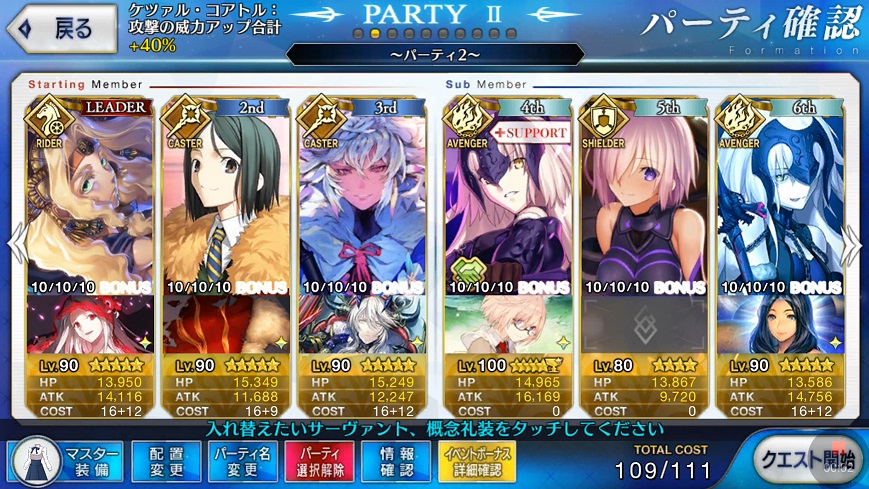Select the SUPPORT Avenger in 4th slot
This screenshot has height=489, width=869.
click(507, 190)
